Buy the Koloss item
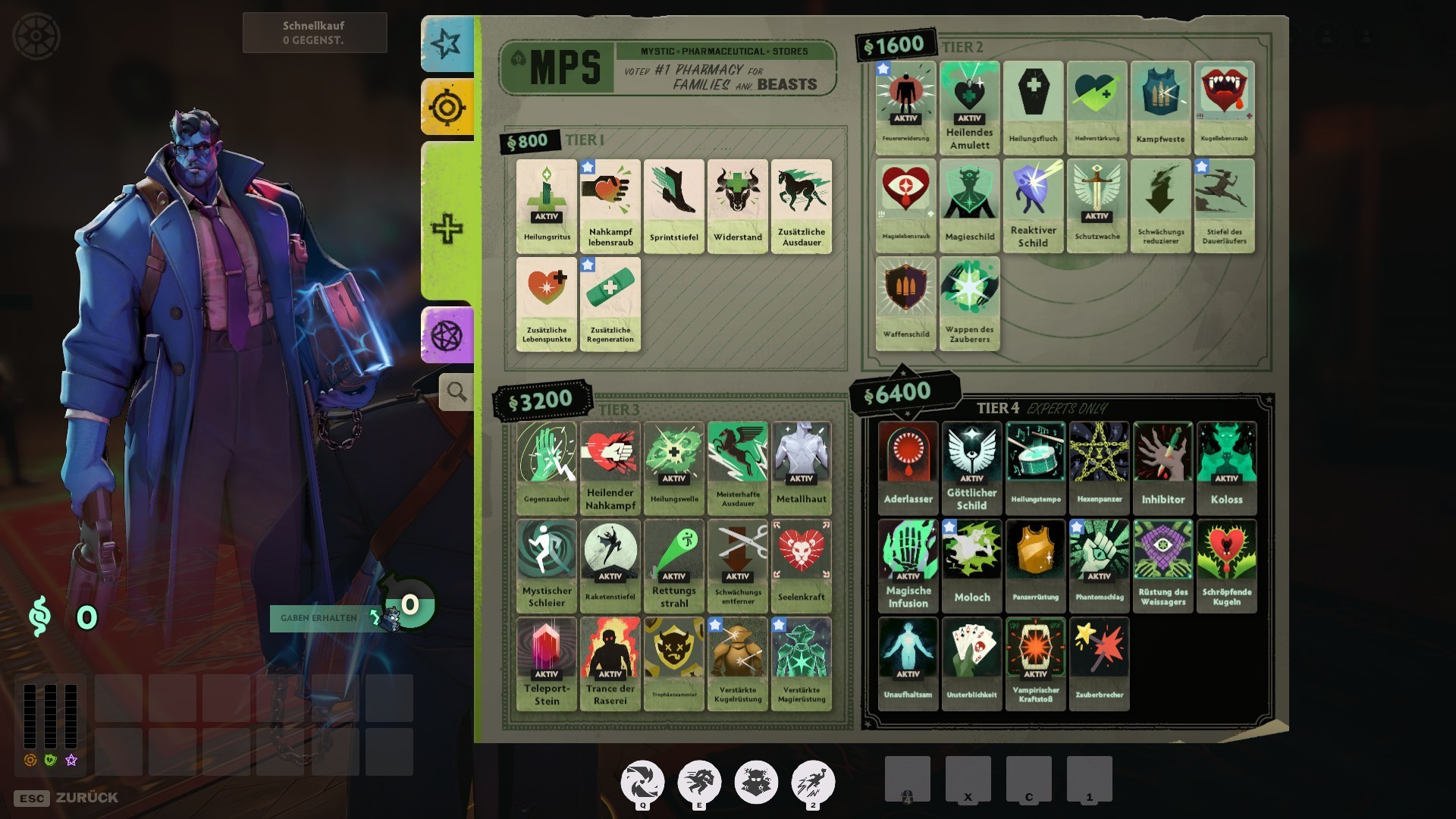 point(1226,468)
